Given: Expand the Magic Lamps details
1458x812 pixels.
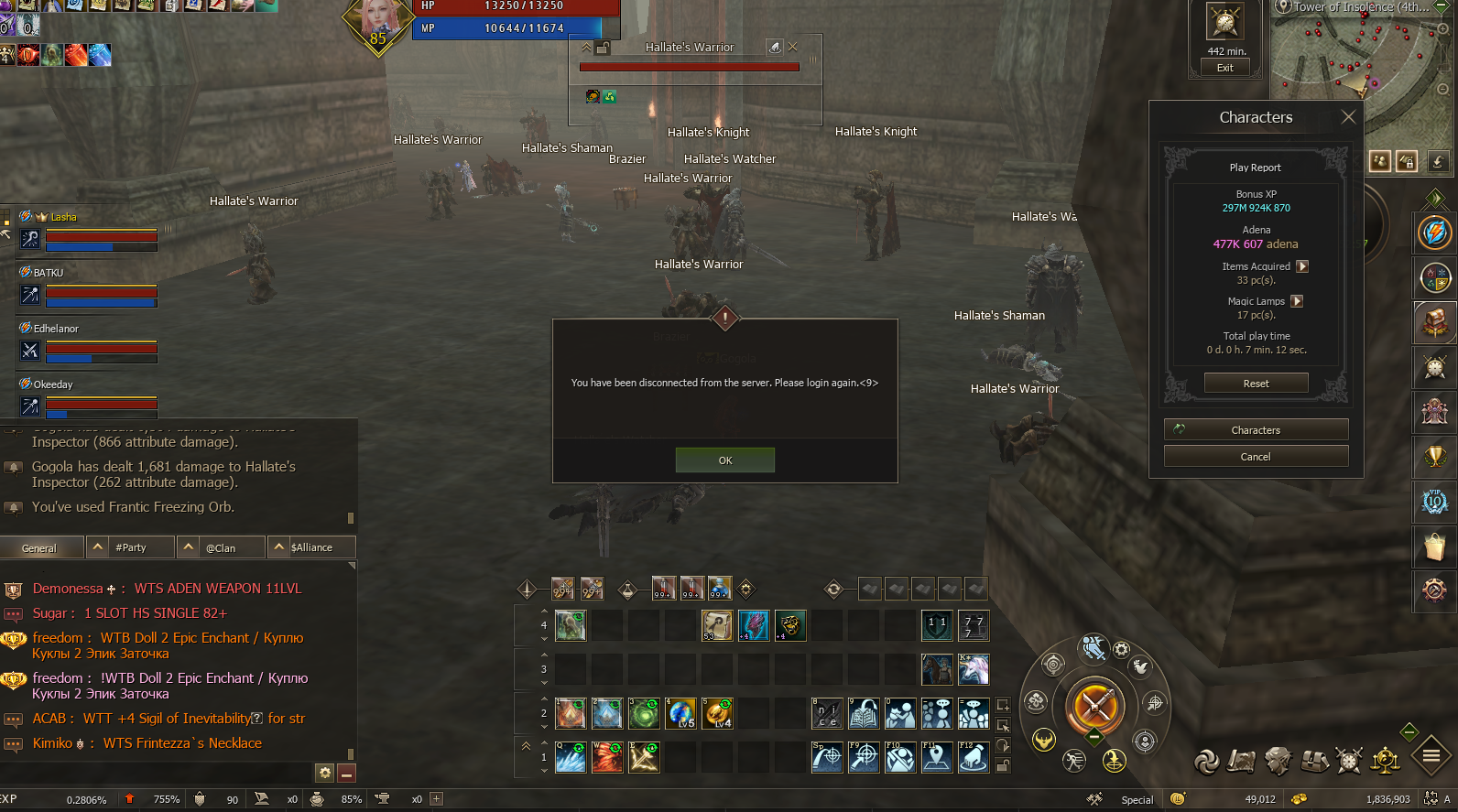Looking at the screenshot, I should (1297, 301).
